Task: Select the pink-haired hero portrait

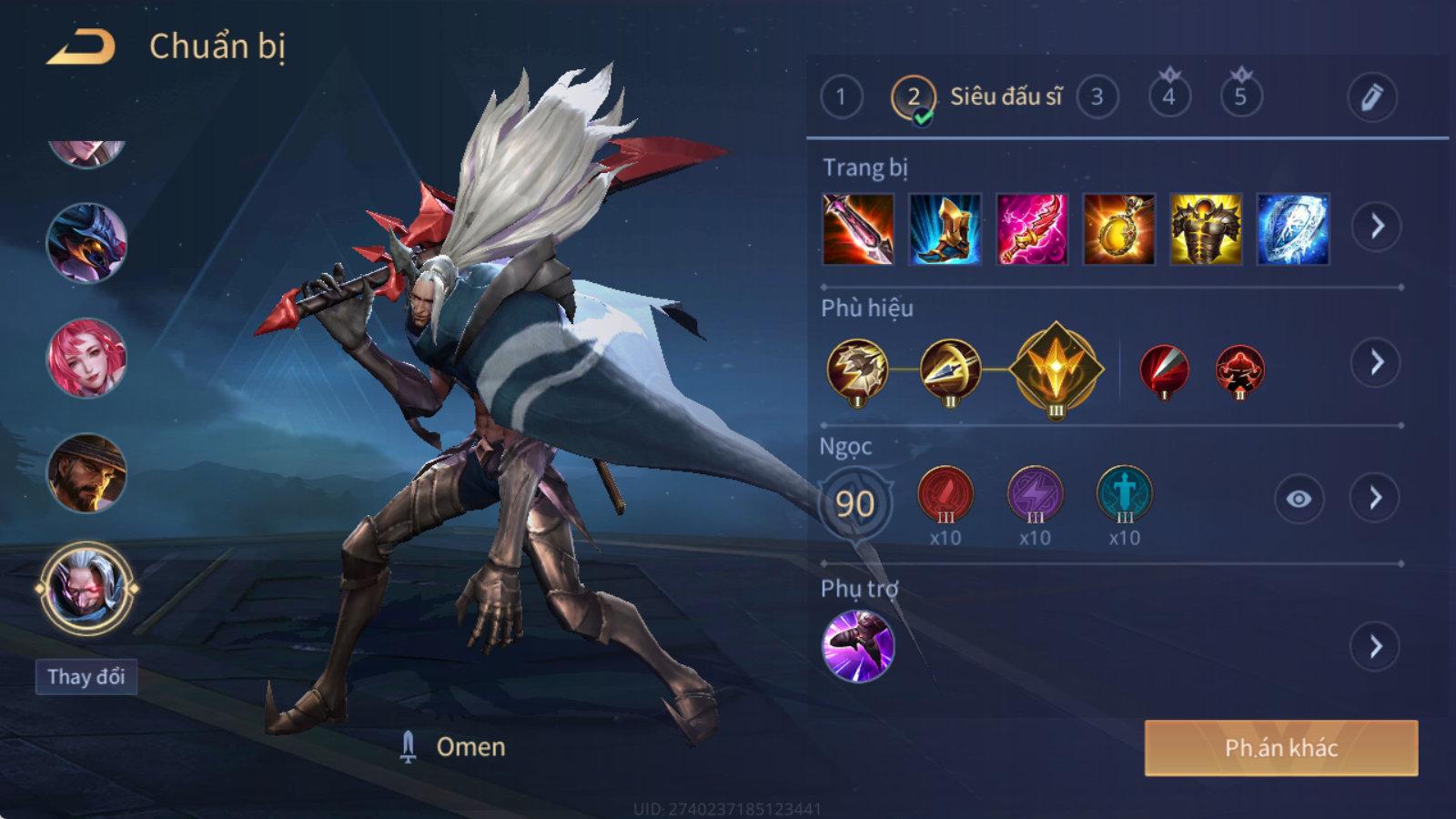Action: click(x=86, y=358)
